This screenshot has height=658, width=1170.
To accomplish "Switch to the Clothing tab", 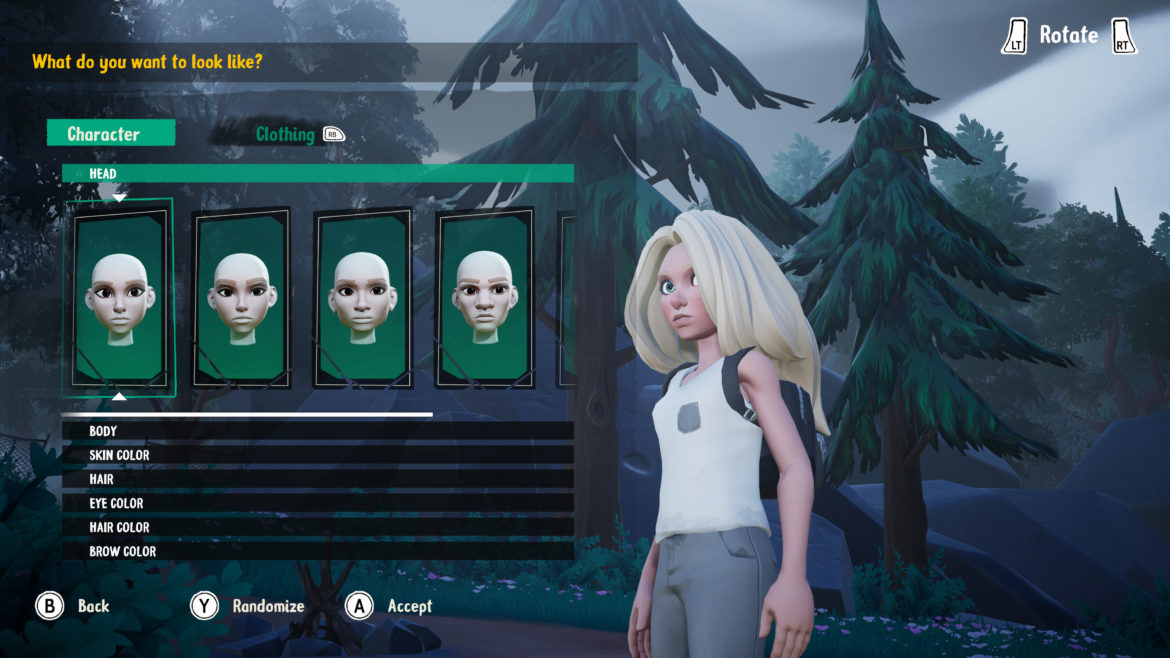I will [x=285, y=134].
